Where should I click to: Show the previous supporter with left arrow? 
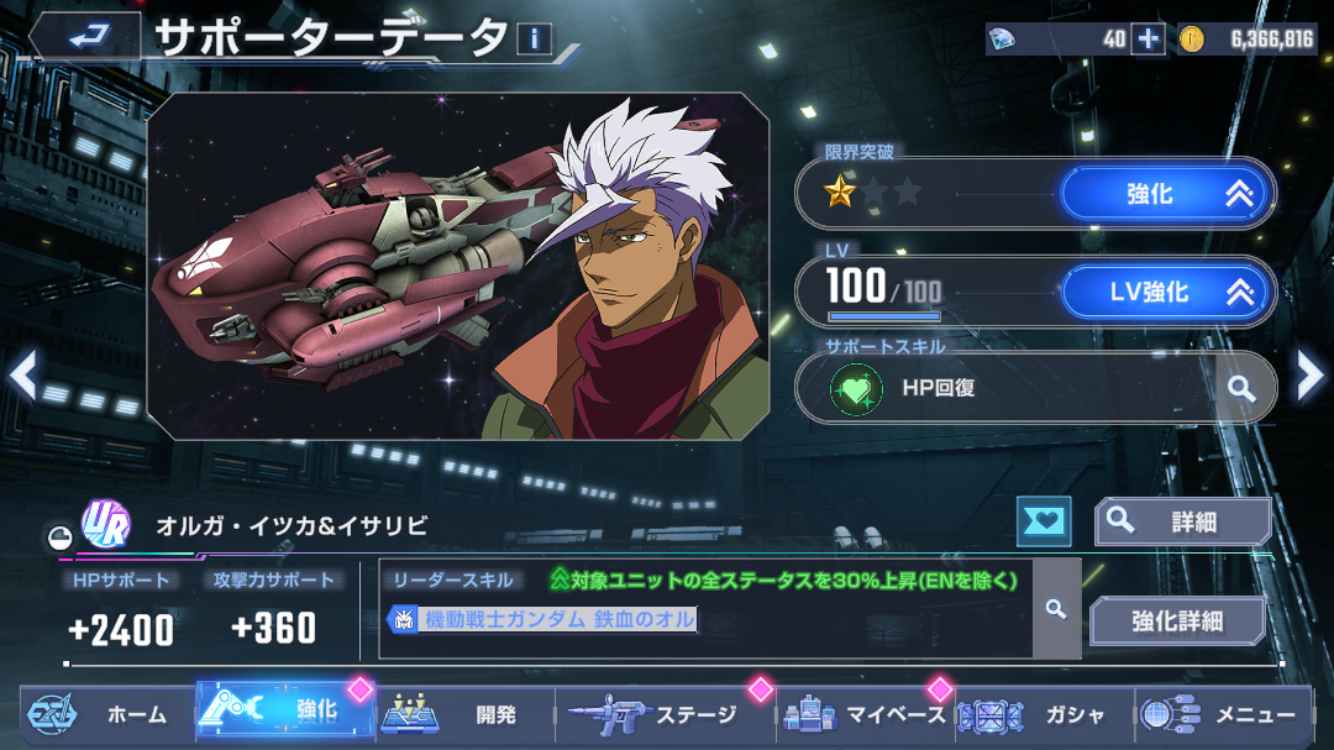[22, 377]
